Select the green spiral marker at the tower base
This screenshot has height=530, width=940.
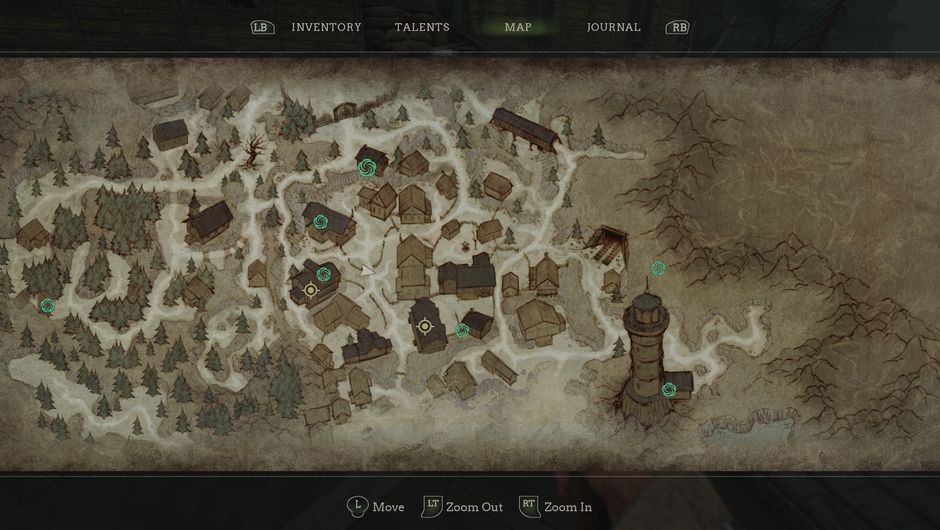click(x=669, y=389)
